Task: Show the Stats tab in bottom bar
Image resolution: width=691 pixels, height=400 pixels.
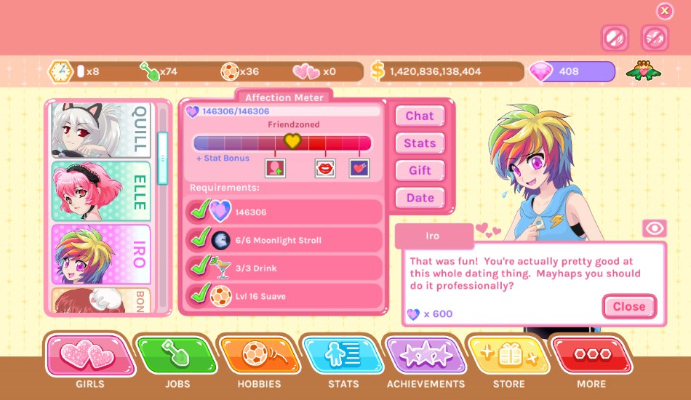Action: click(x=343, y=356)
